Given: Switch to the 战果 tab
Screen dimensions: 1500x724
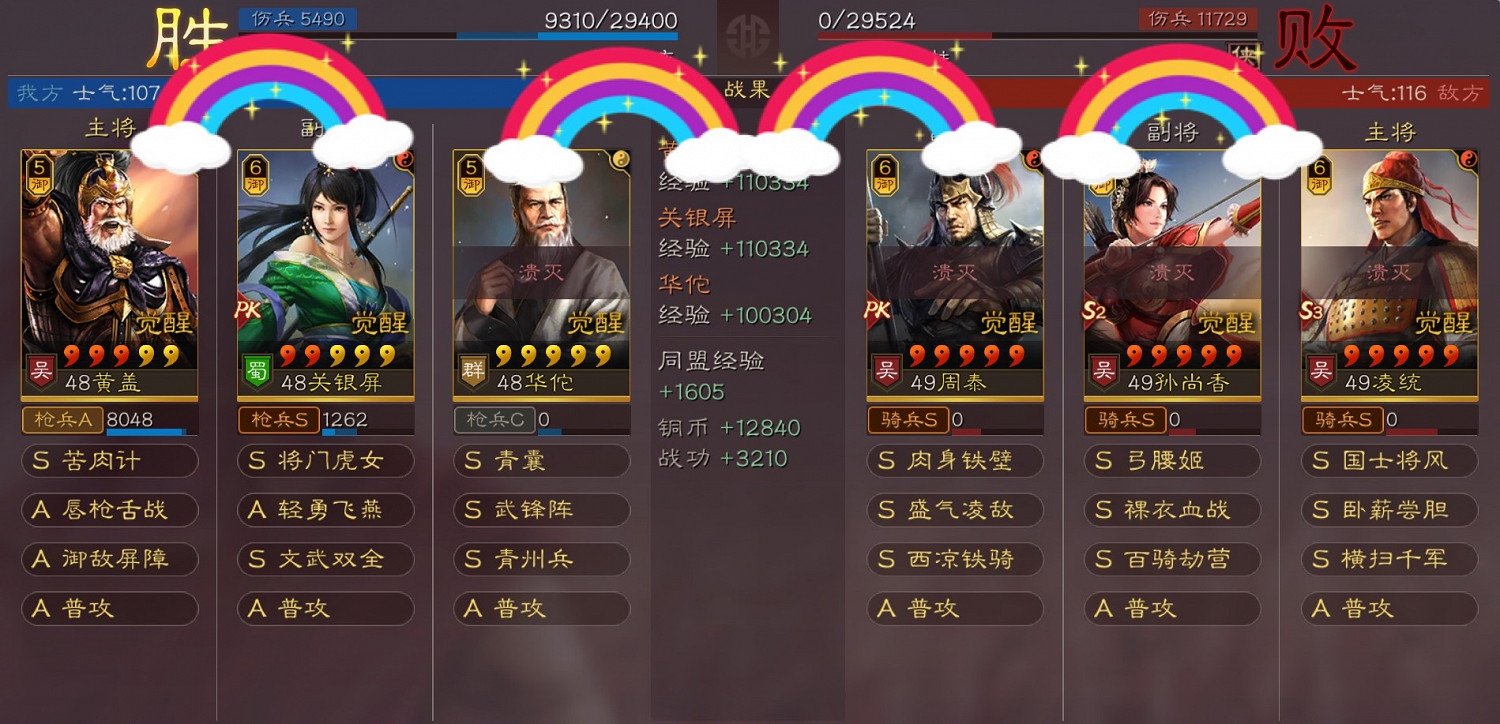Looking at the screenshot, I should (x=746, y=88).
